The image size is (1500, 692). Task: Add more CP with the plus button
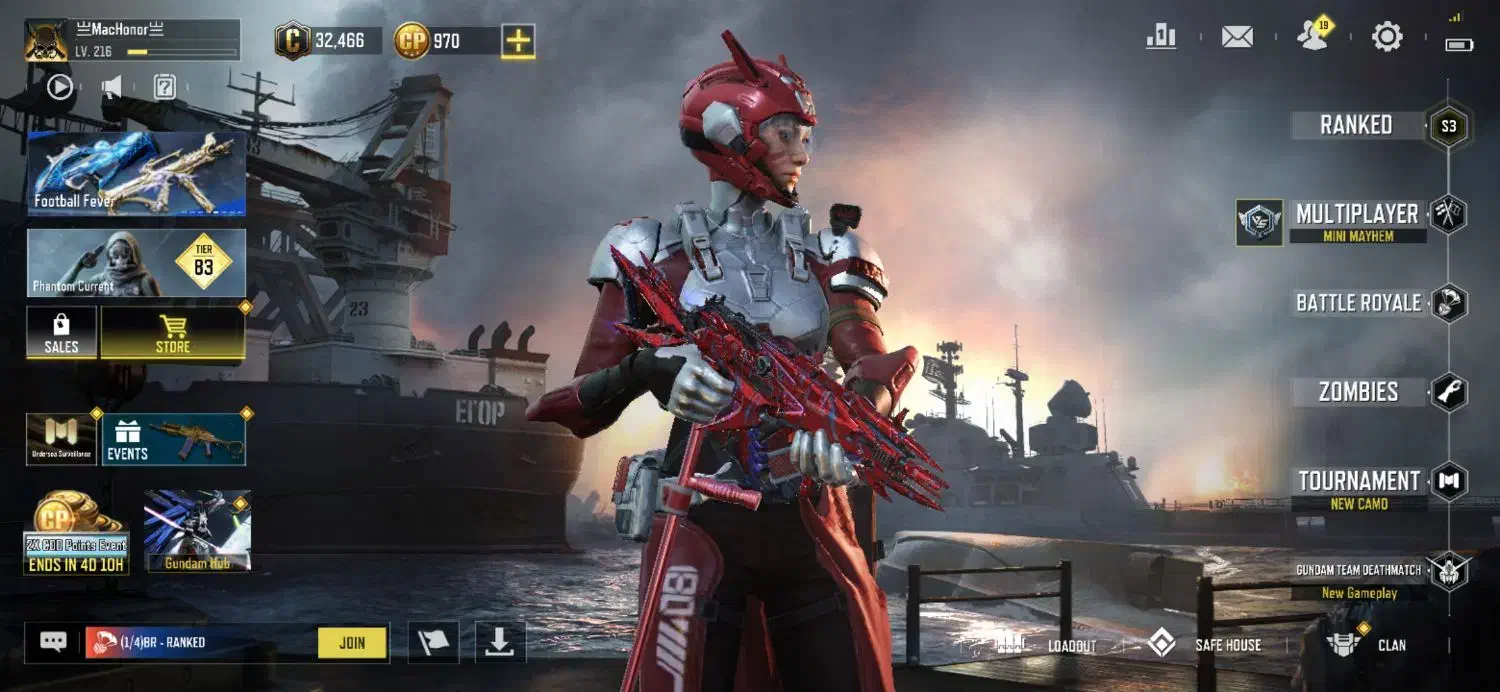pos(518,41)
